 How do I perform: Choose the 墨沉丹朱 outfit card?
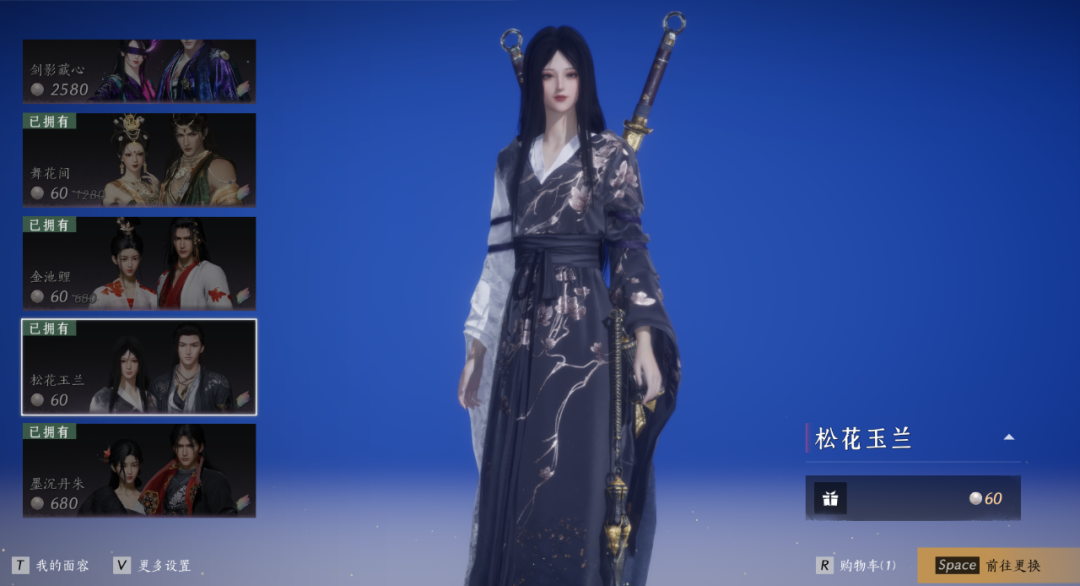[x=139, y=470]
